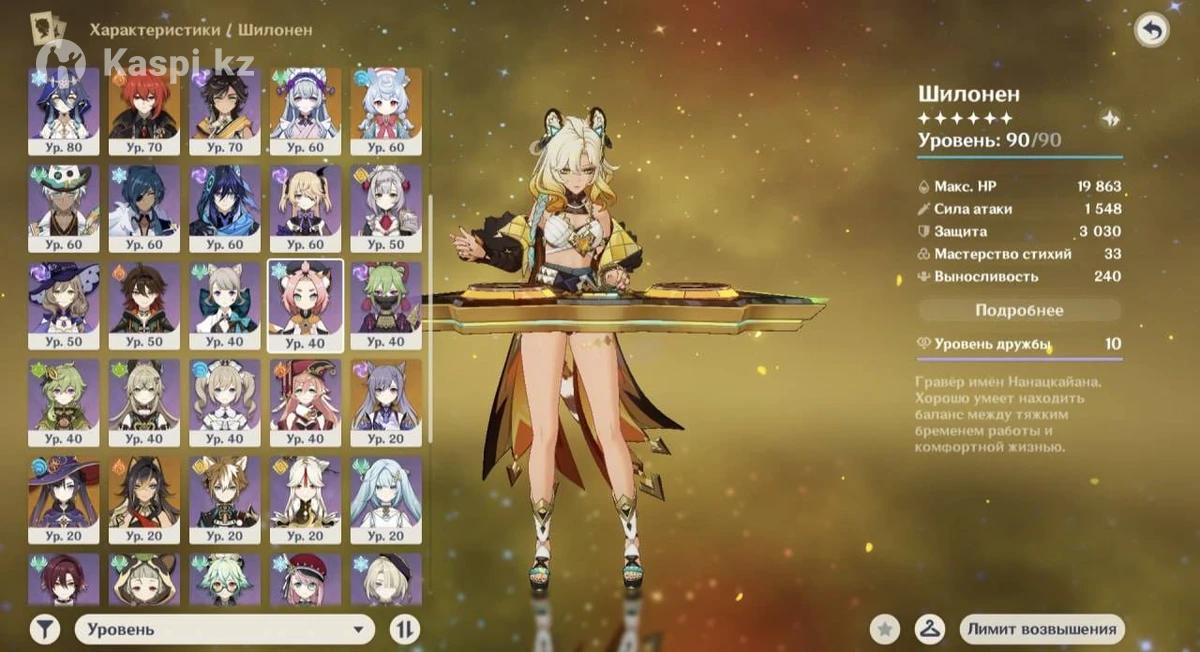The image size is (1200, 652).
Task: Open the Уровень sort dropdown
Action: 225,629
